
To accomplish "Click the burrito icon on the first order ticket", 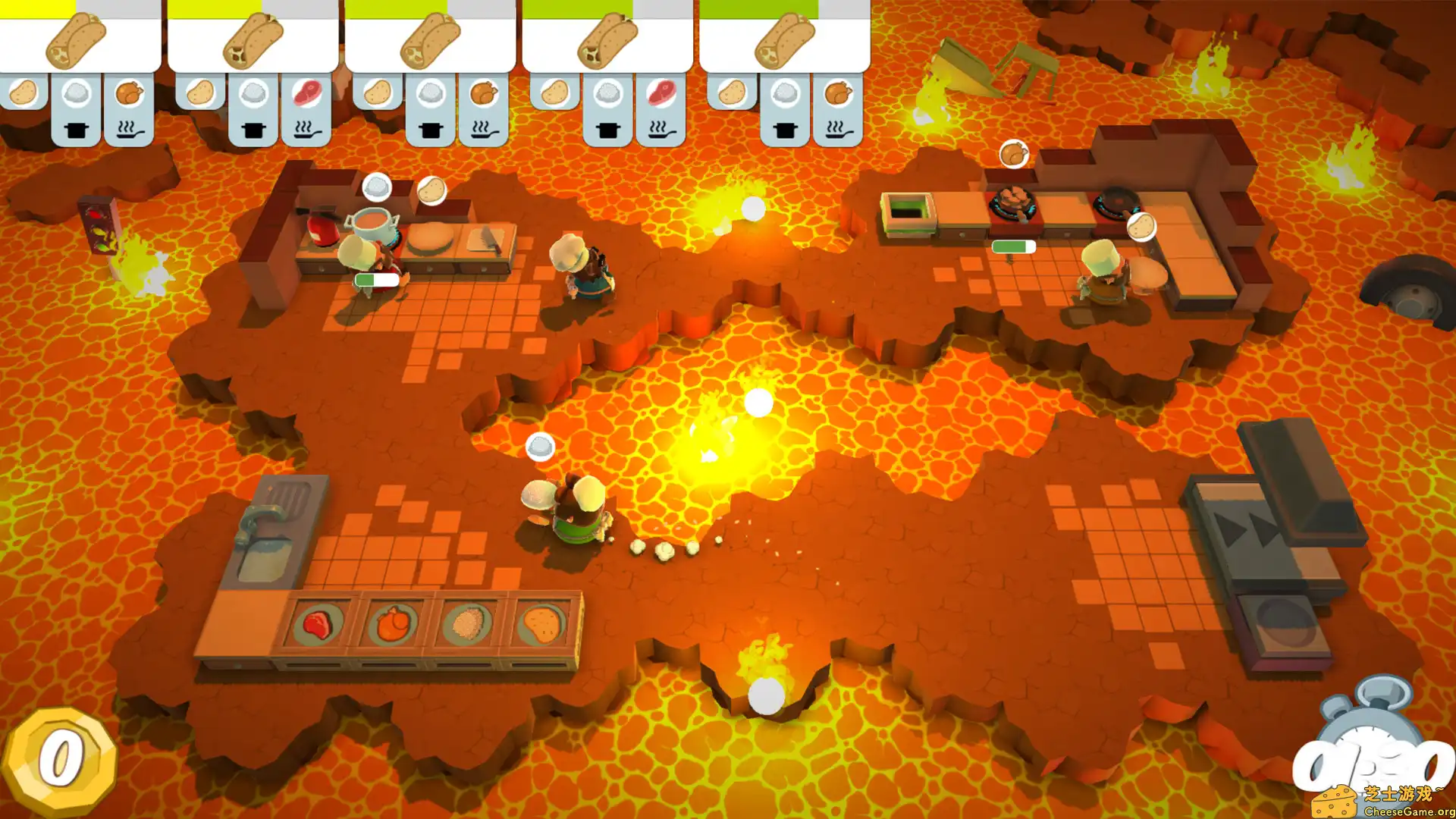I will (76, 42).
